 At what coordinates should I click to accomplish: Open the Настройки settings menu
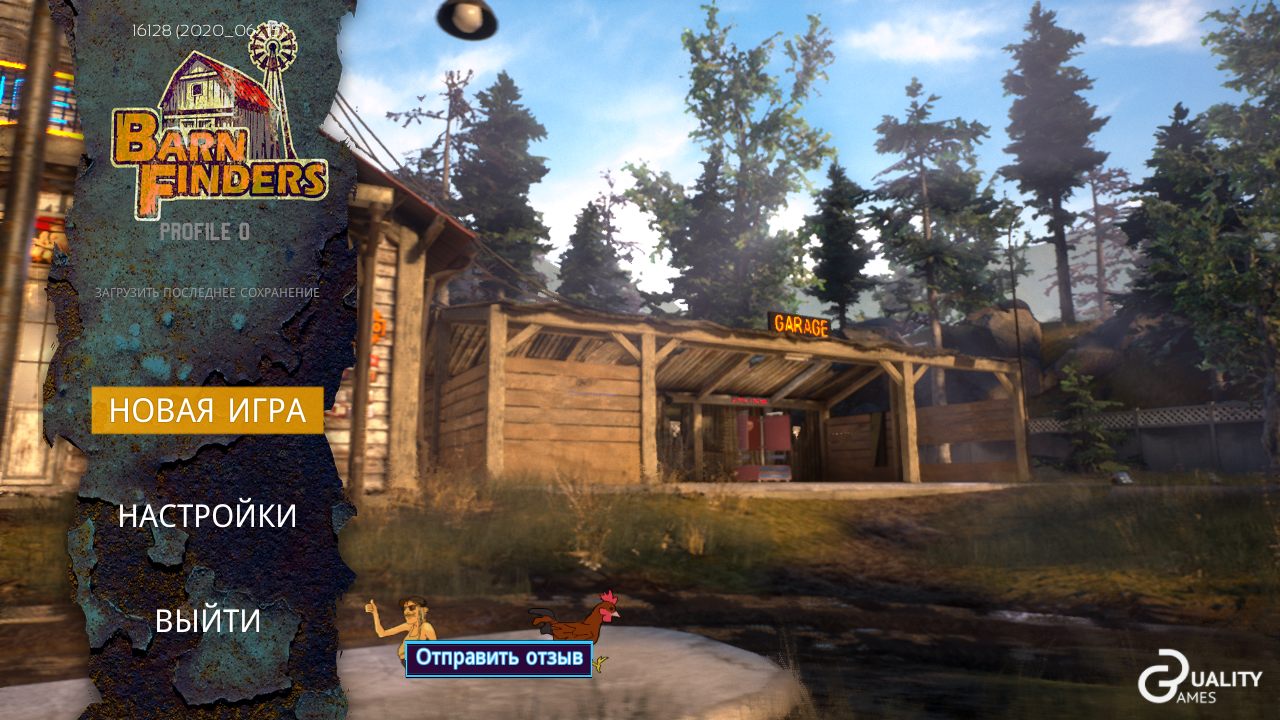207,516
